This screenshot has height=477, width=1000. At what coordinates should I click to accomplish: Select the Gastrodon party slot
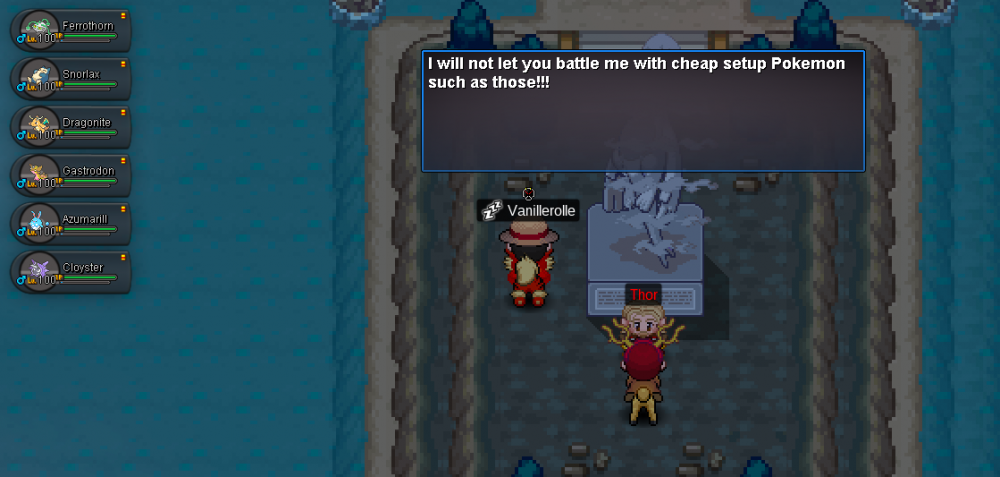[71, 175]
